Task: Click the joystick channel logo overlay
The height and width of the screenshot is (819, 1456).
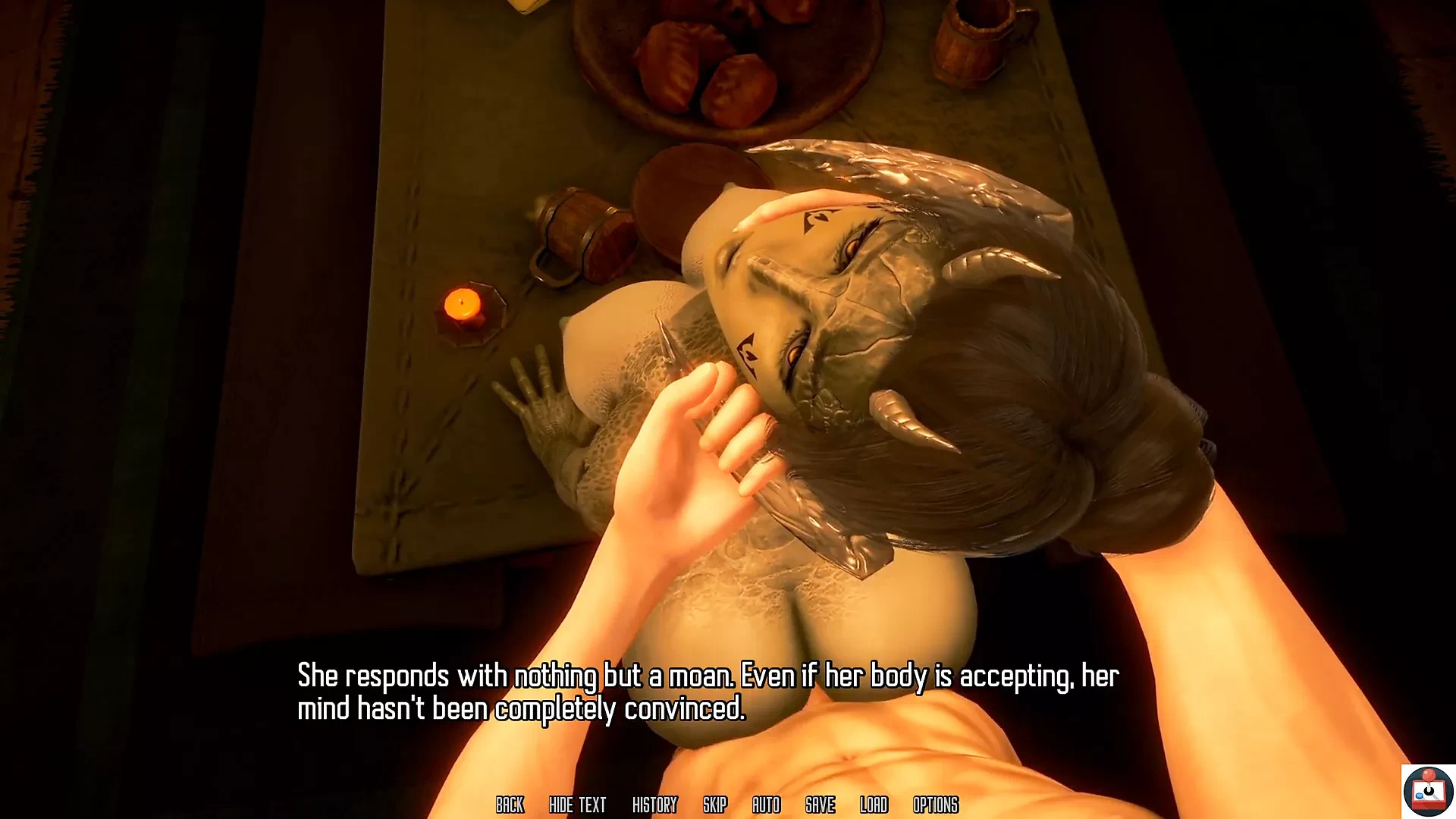Action: 1428,791
